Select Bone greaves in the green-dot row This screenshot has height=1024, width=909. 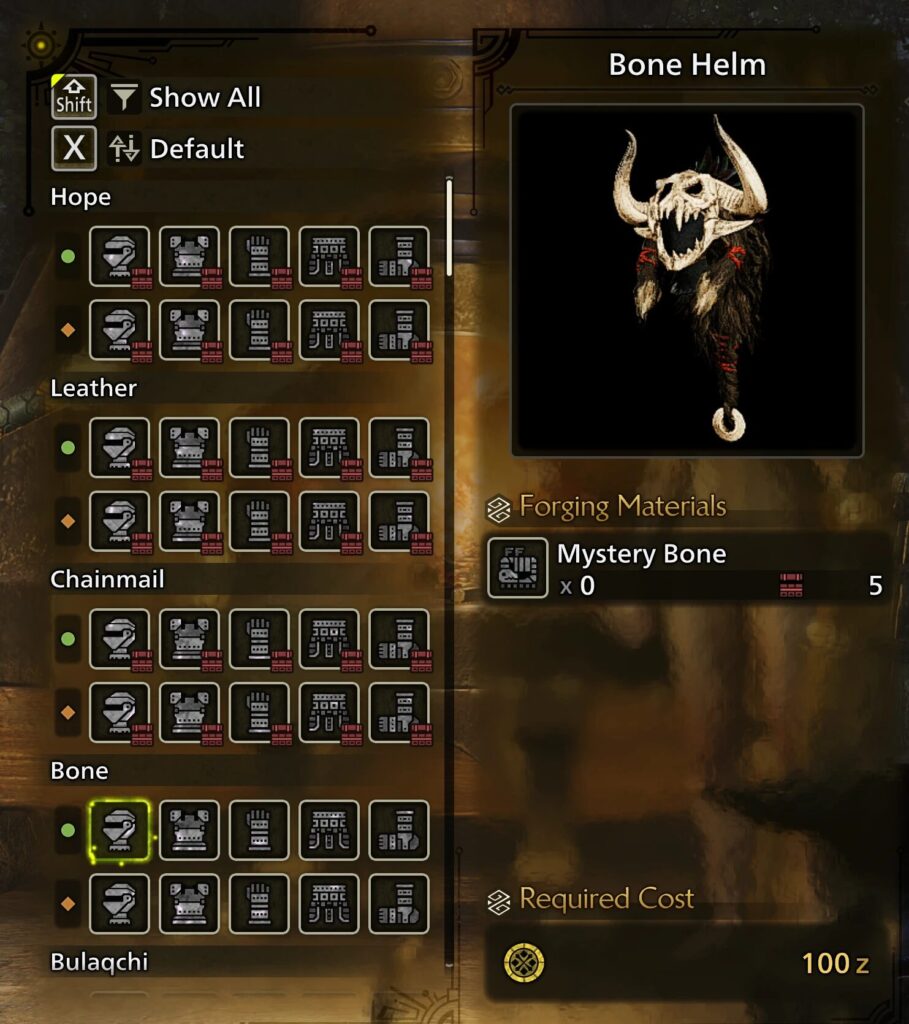[x=399, y=830]
